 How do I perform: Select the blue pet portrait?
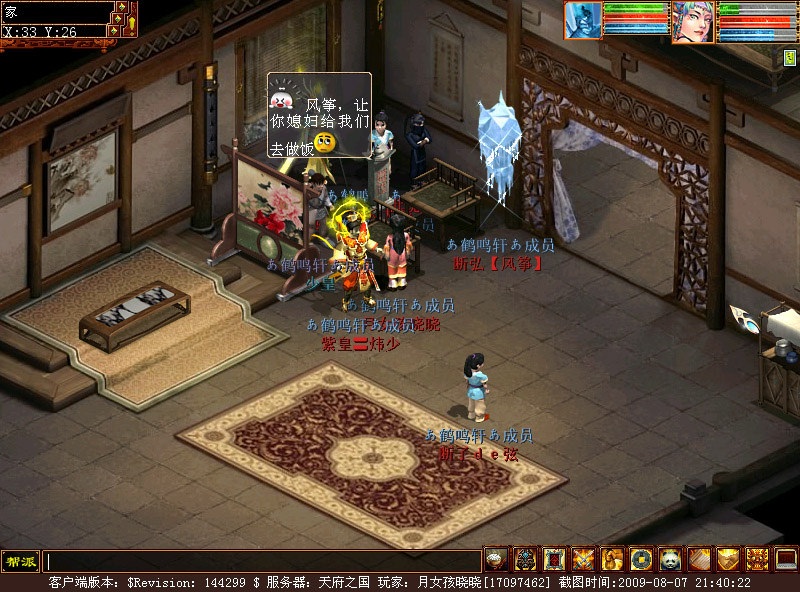click(584, 19)
